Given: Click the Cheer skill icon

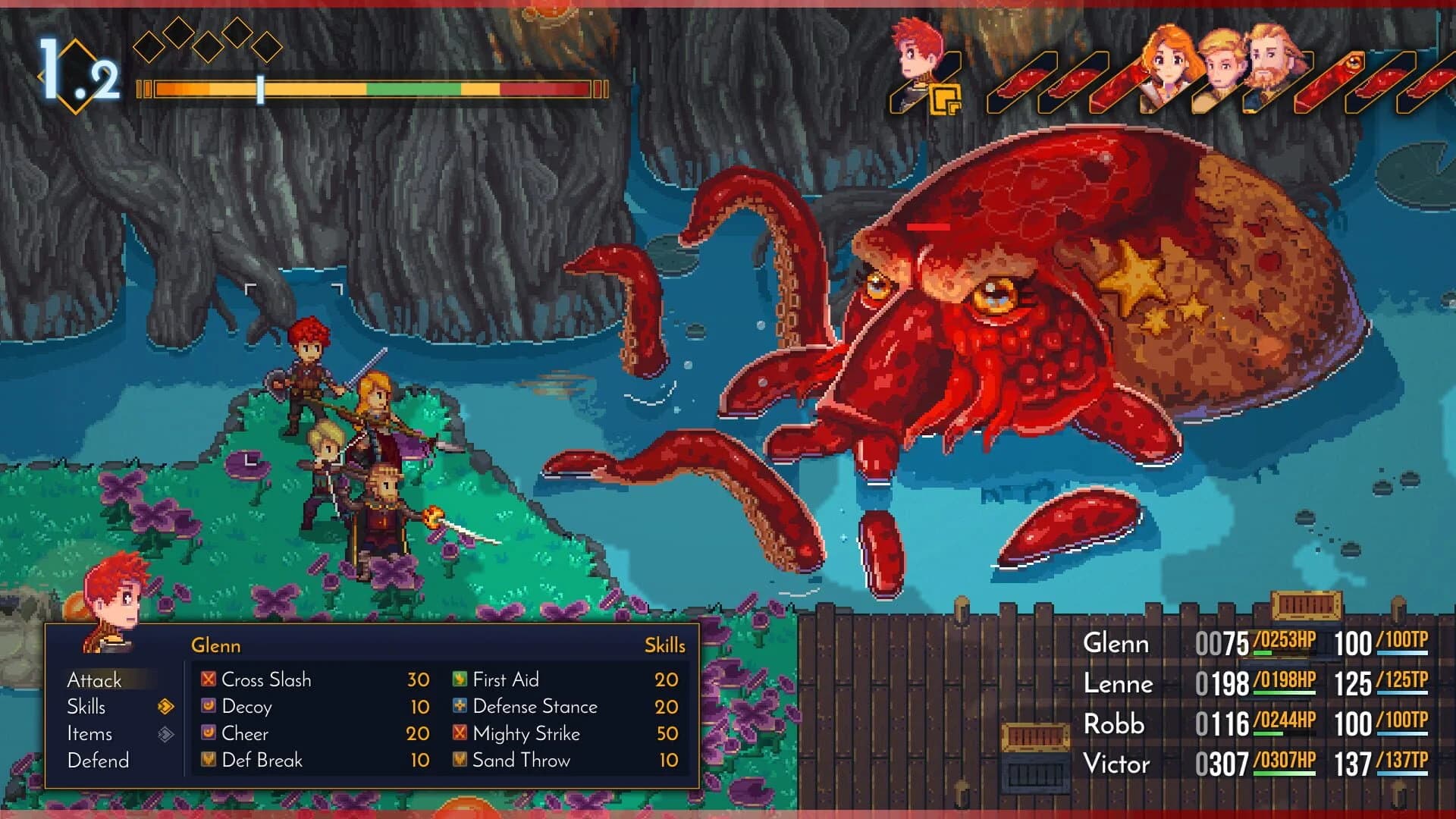Looking at the screenshot, I should point(207,733).
